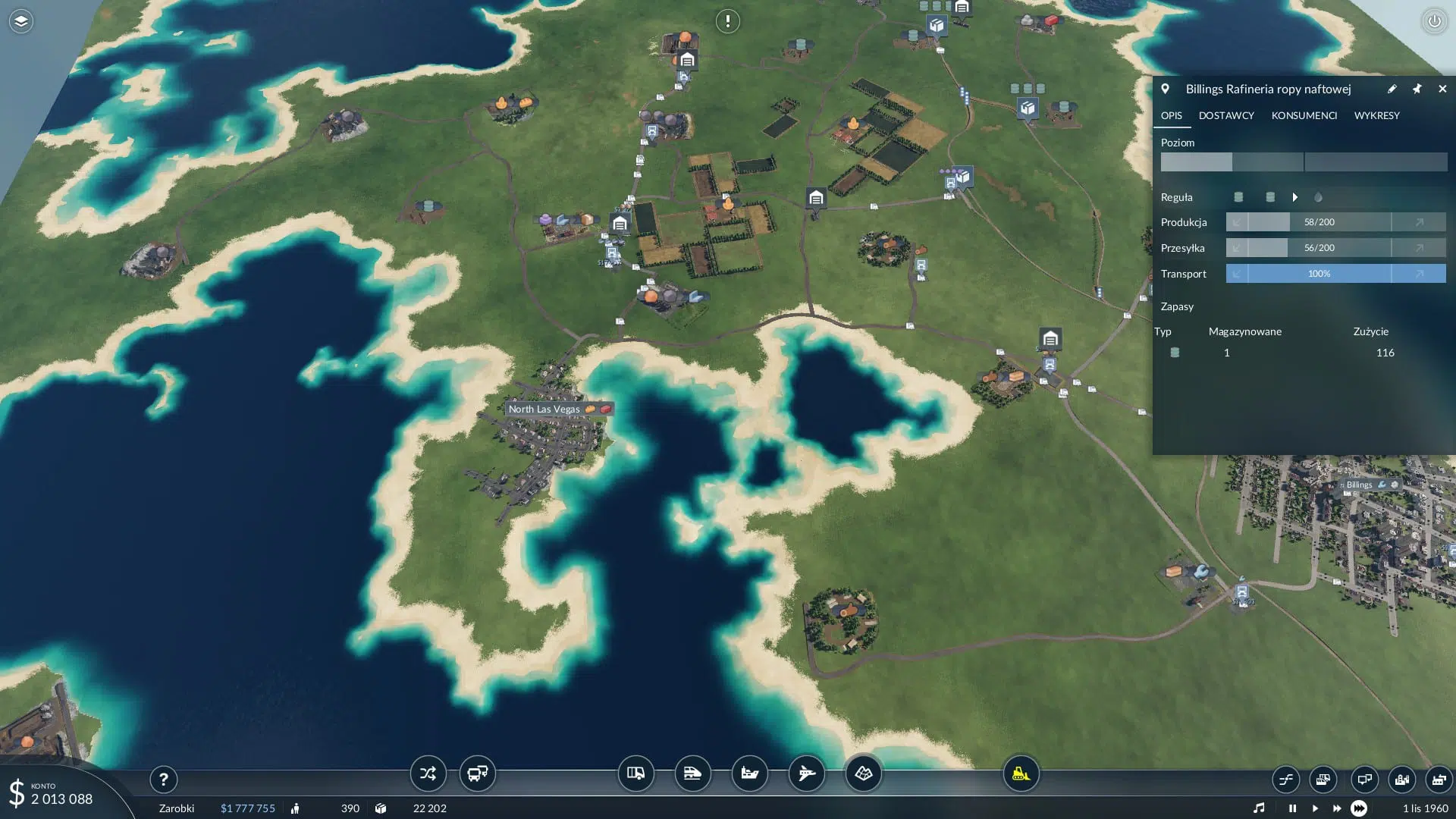Open the map layers menu
This screenshot has width=1456, height=819.
click(21, 21)
